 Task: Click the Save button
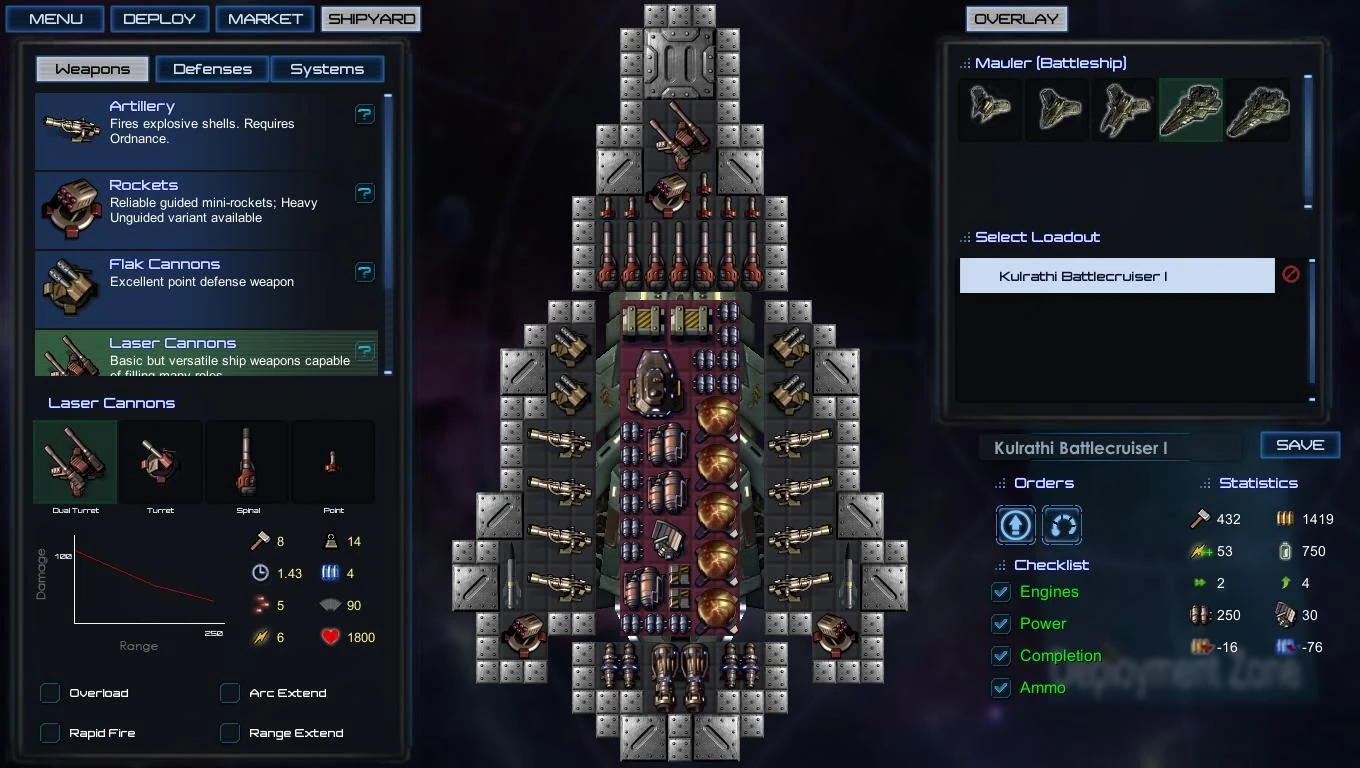point(1300,444)
